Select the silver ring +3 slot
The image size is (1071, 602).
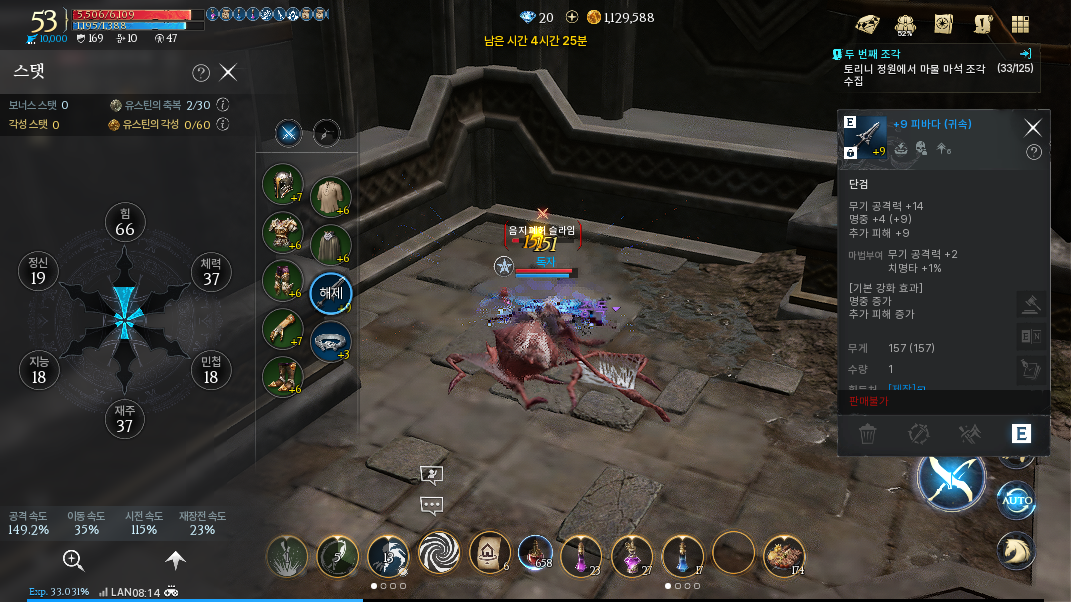click(330, 341)
